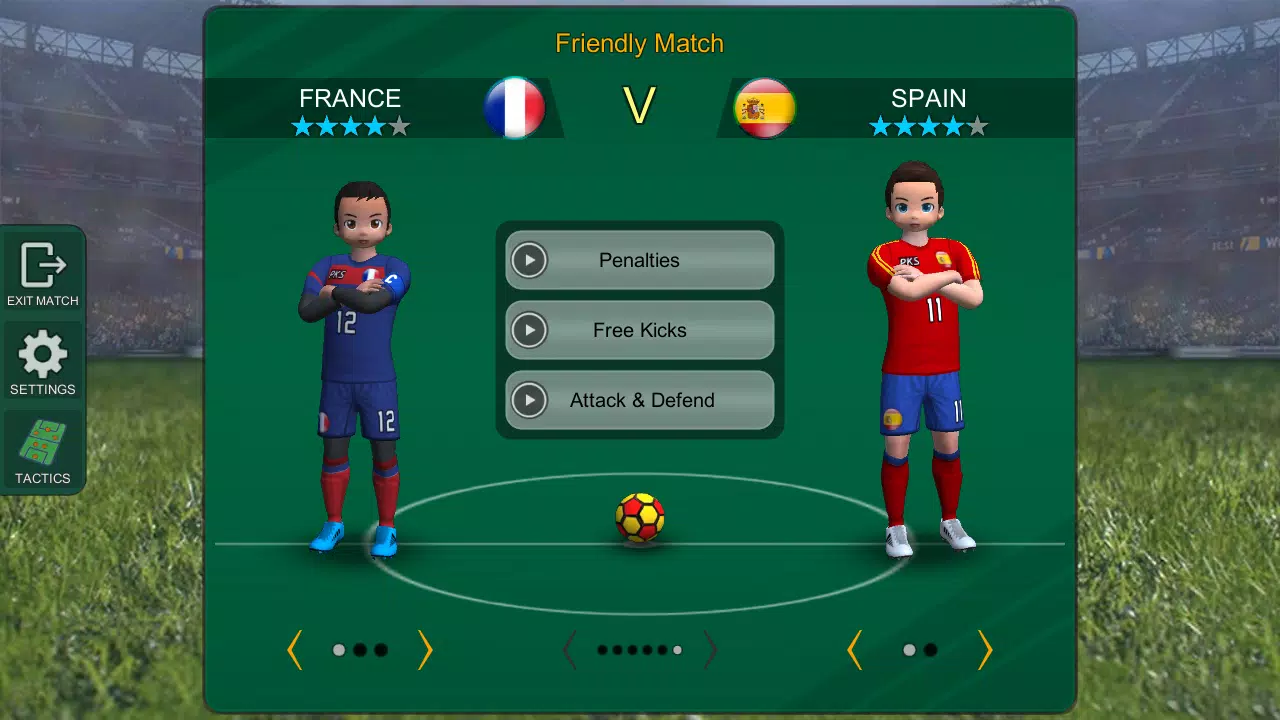The image size is (1280, 720).
Task: Click the right arrow under the France player
Action: 425,650
